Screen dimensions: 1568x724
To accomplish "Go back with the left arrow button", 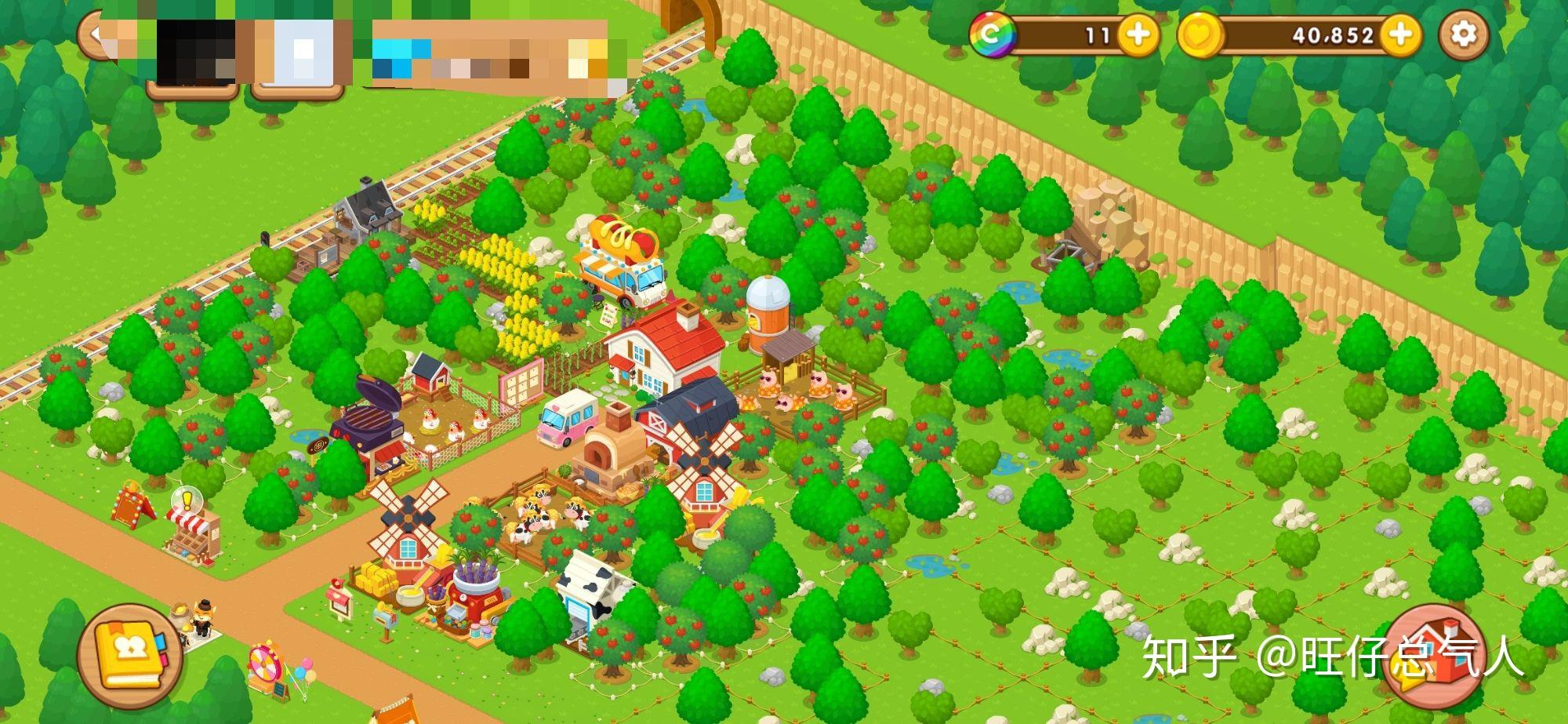I will [97, 35].
